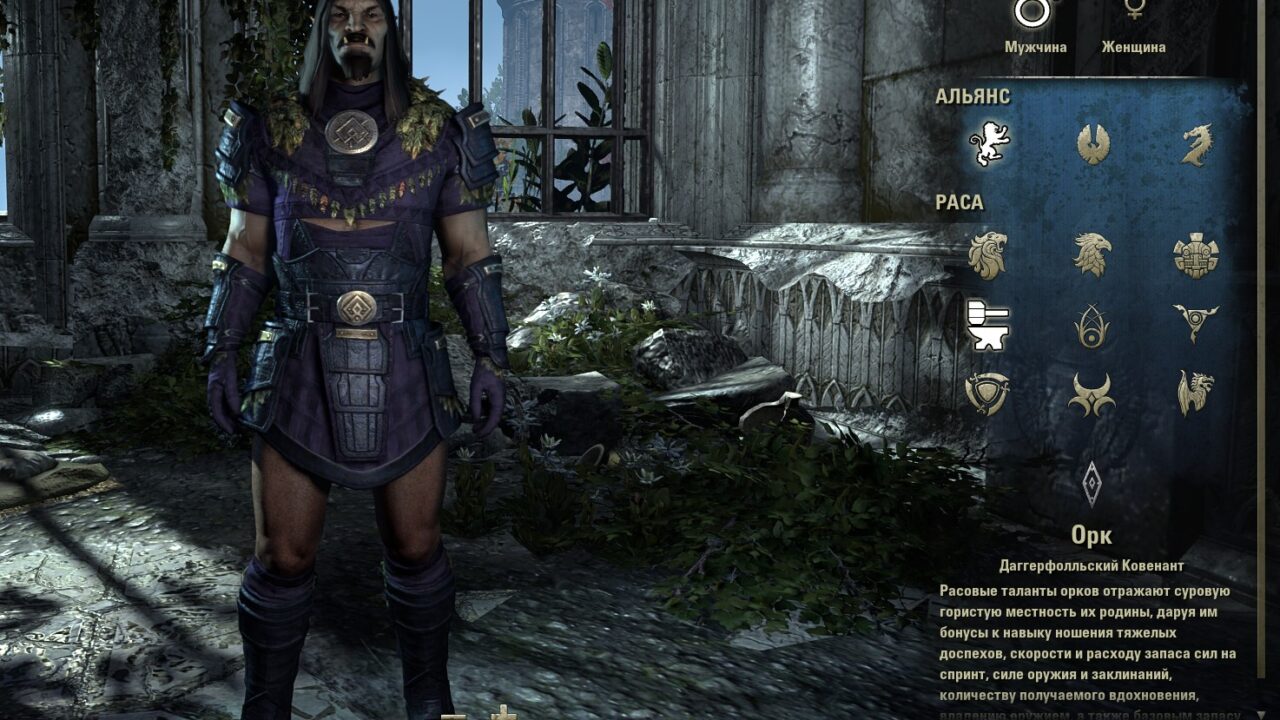Select the round shield race icon

pos(988,393)
